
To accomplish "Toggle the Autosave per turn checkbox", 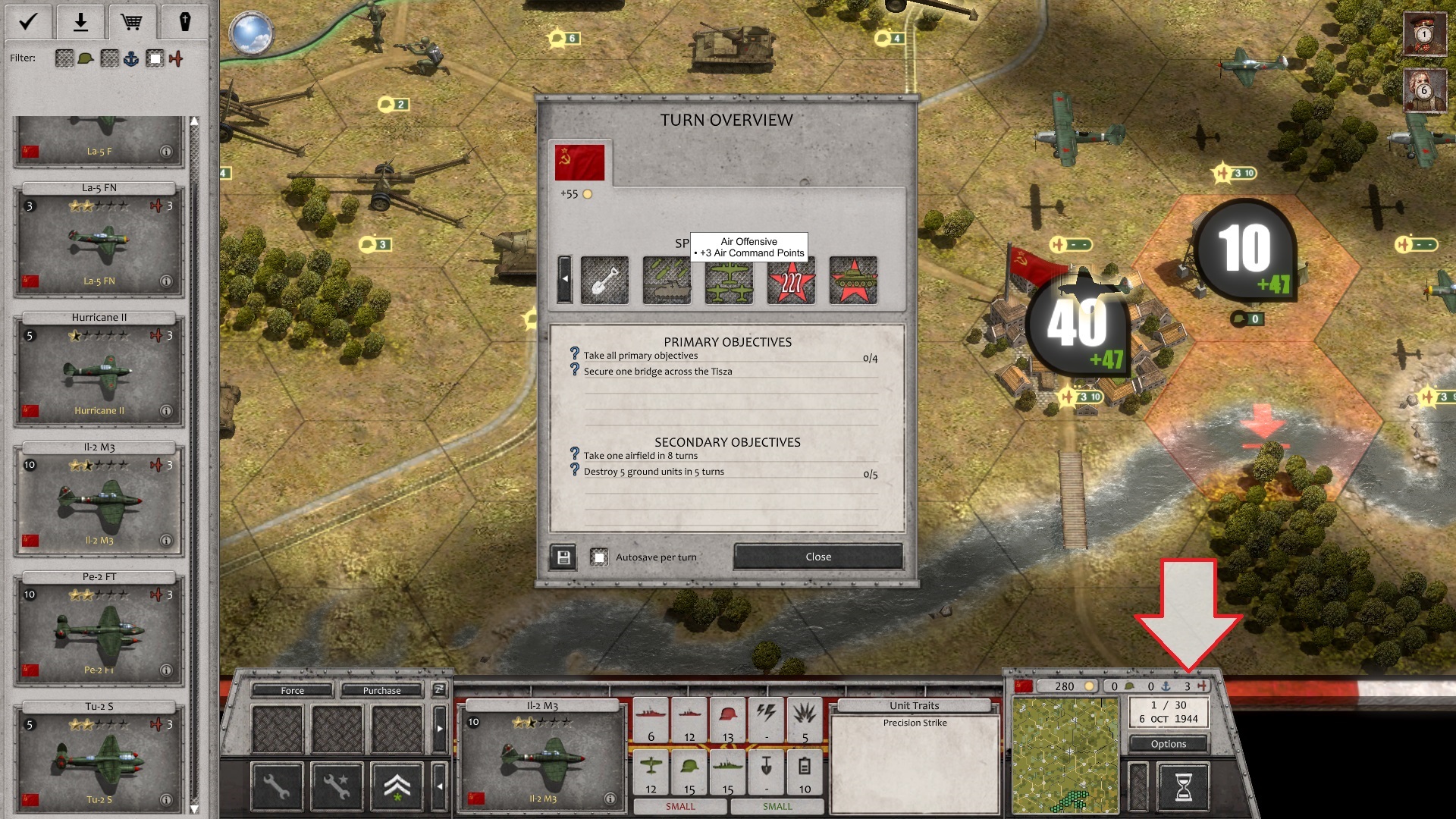I will [x=599, y=557].
